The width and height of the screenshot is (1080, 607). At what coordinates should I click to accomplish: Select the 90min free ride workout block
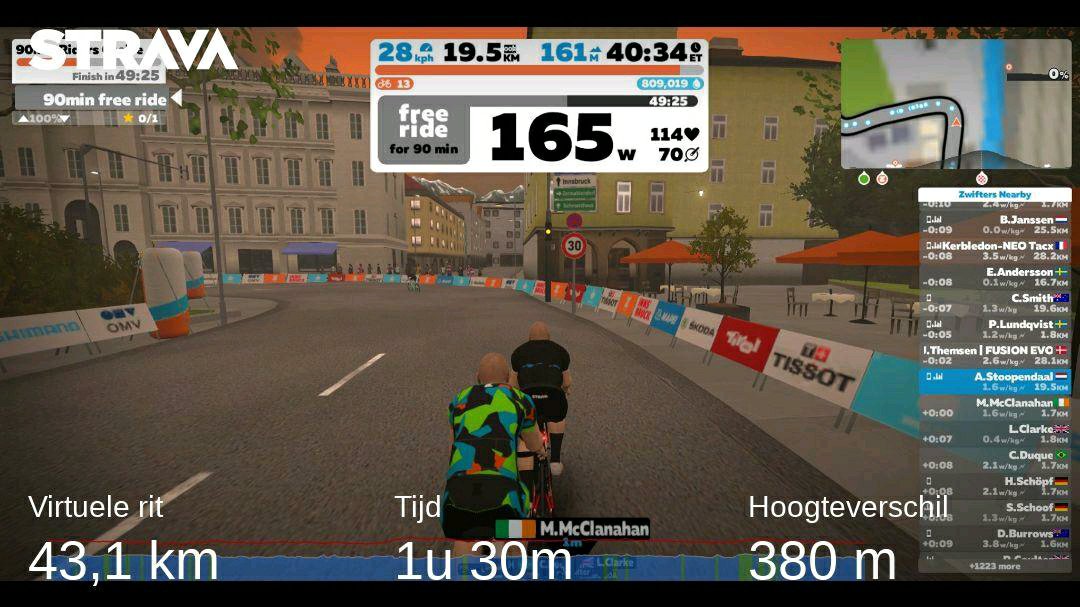click(x=97, y=99)
